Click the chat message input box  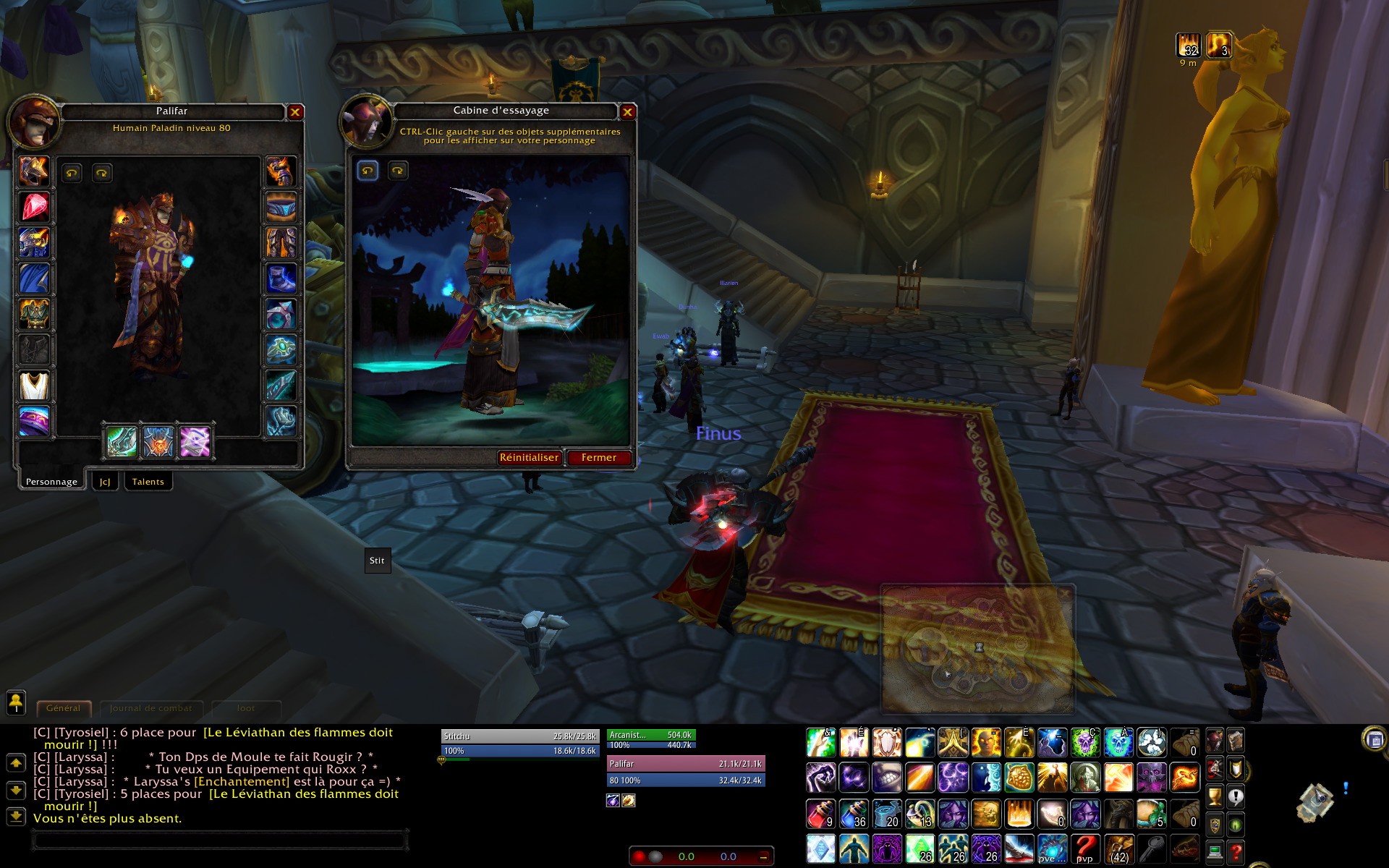pos(219,841)
